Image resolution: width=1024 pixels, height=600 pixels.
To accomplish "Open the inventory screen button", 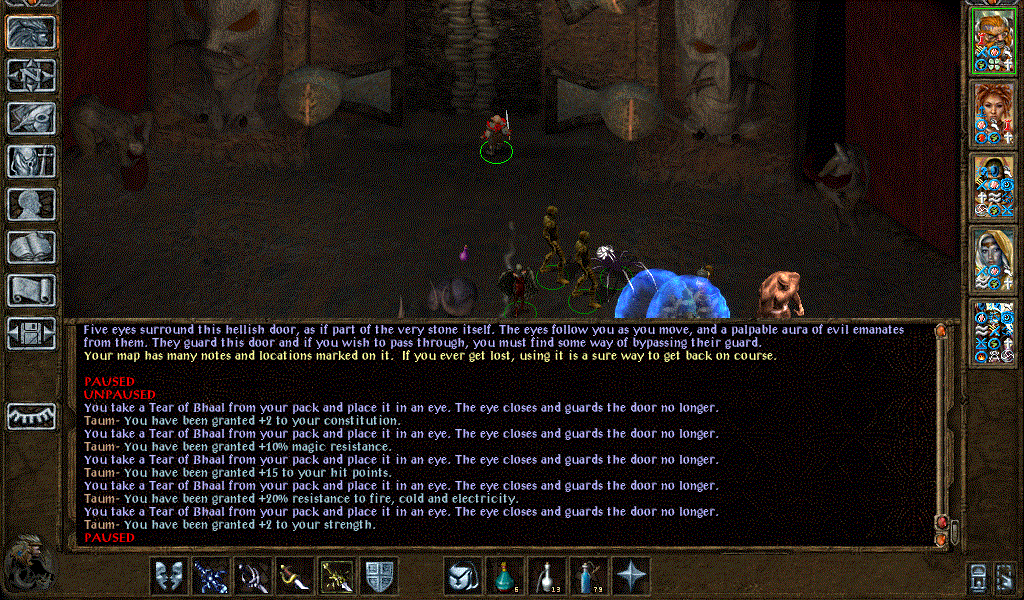I will 31,162.
